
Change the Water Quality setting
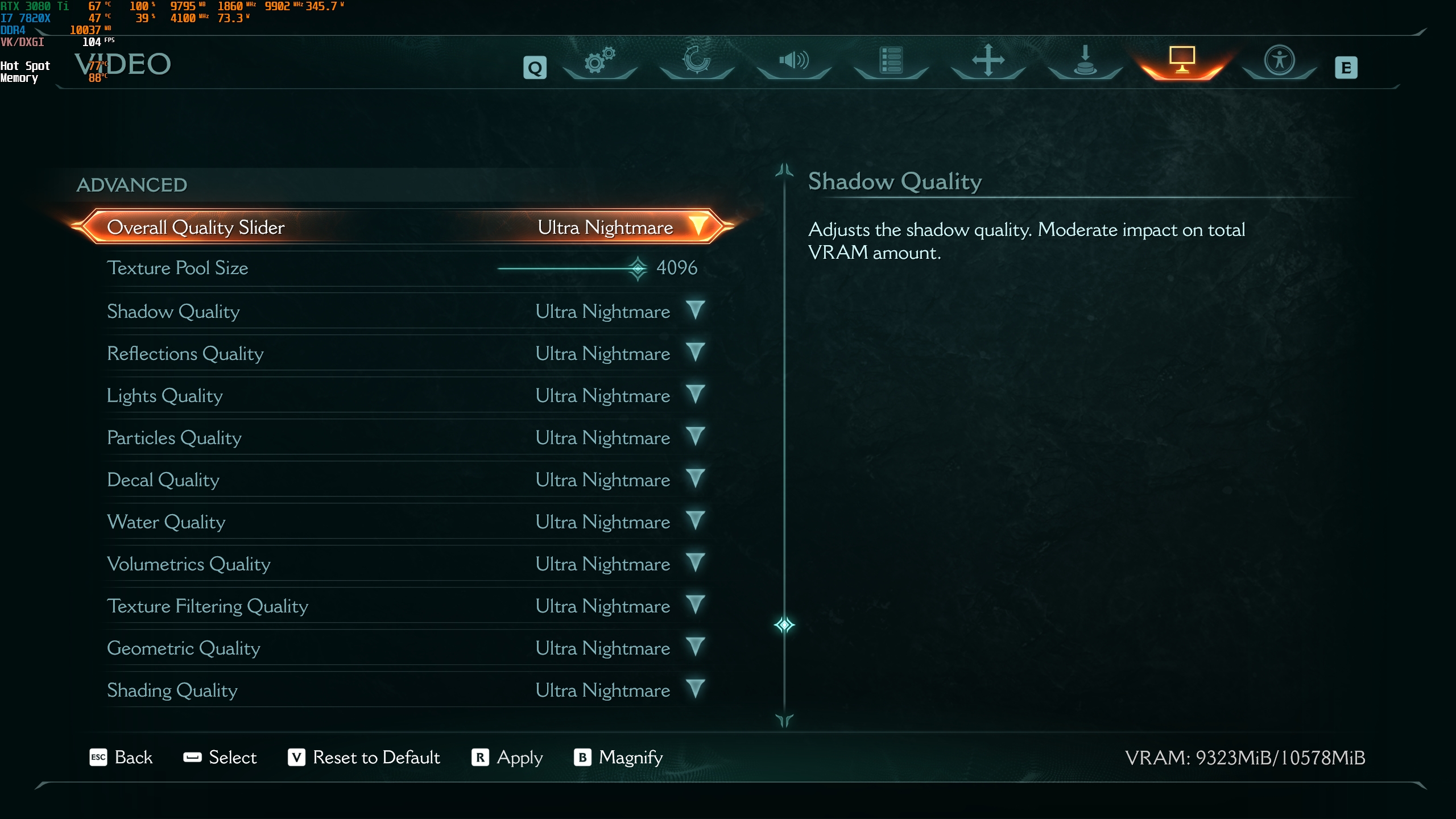click(695, 521)
